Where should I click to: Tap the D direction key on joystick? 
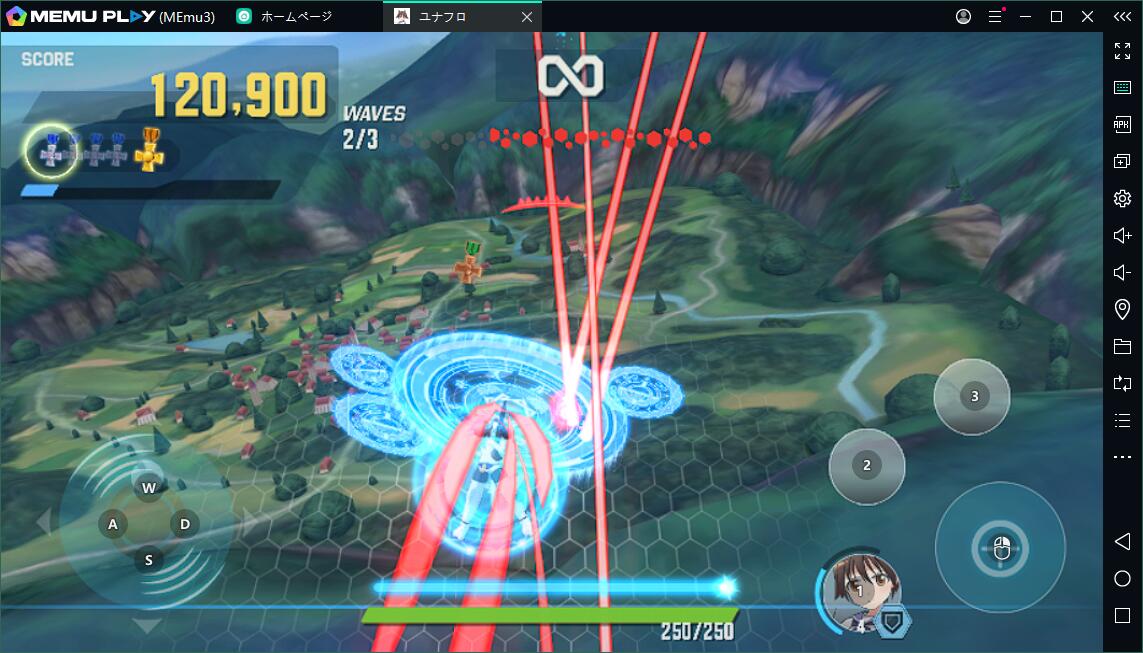185,523
